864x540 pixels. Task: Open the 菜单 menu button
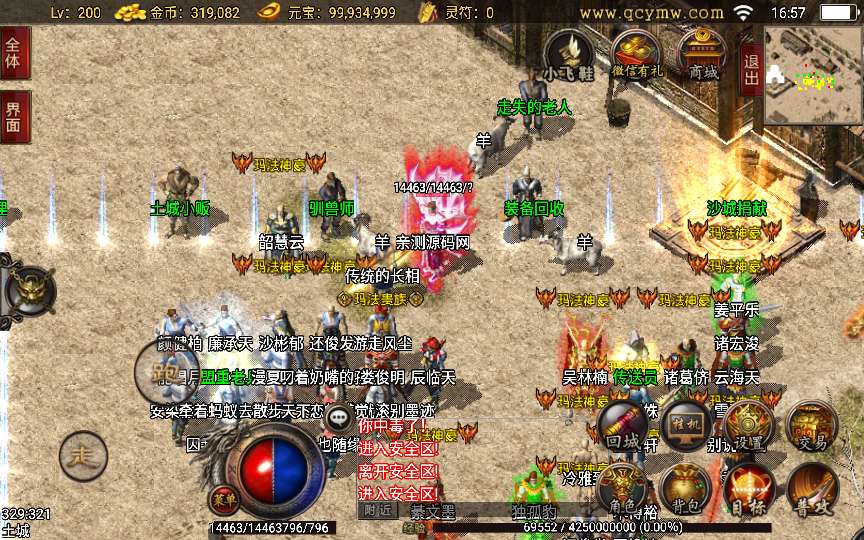coord(222,497)
